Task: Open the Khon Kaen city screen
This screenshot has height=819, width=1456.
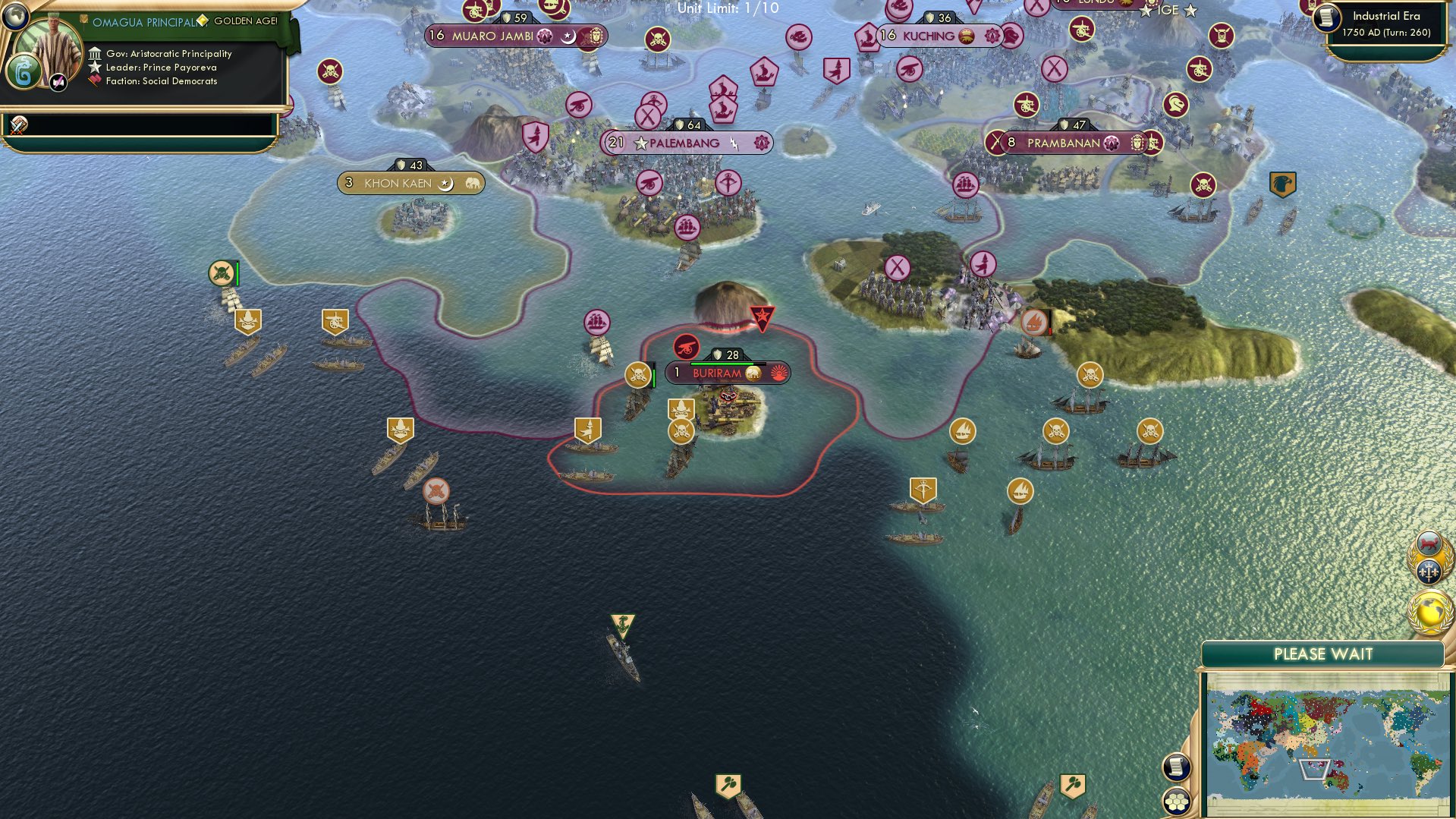Action: pyautogui.click(x=410, y=182)
